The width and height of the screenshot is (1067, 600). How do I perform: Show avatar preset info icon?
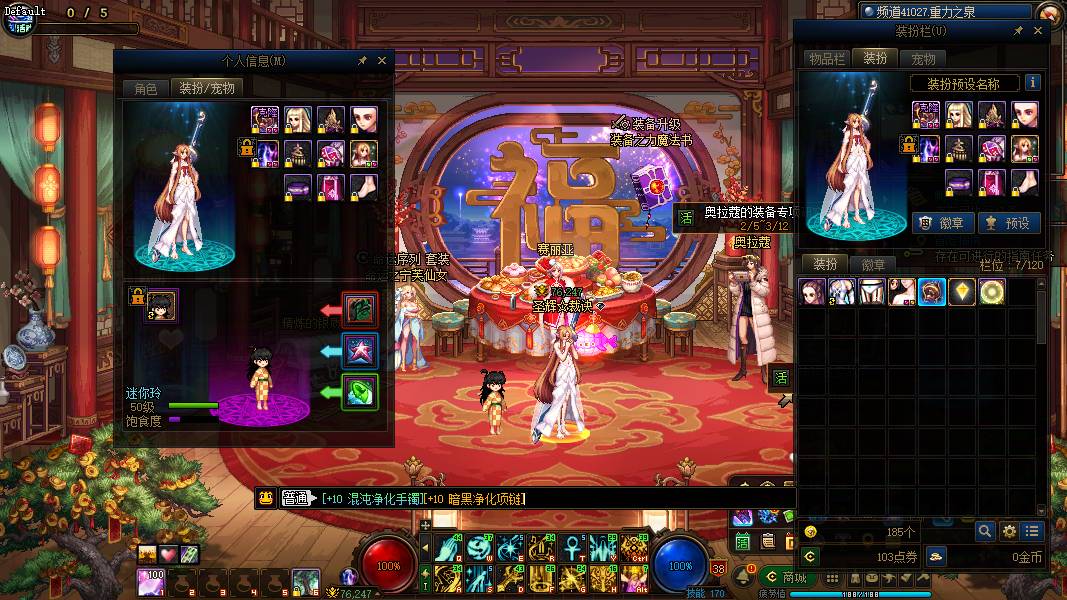[x=1033, y=83]
